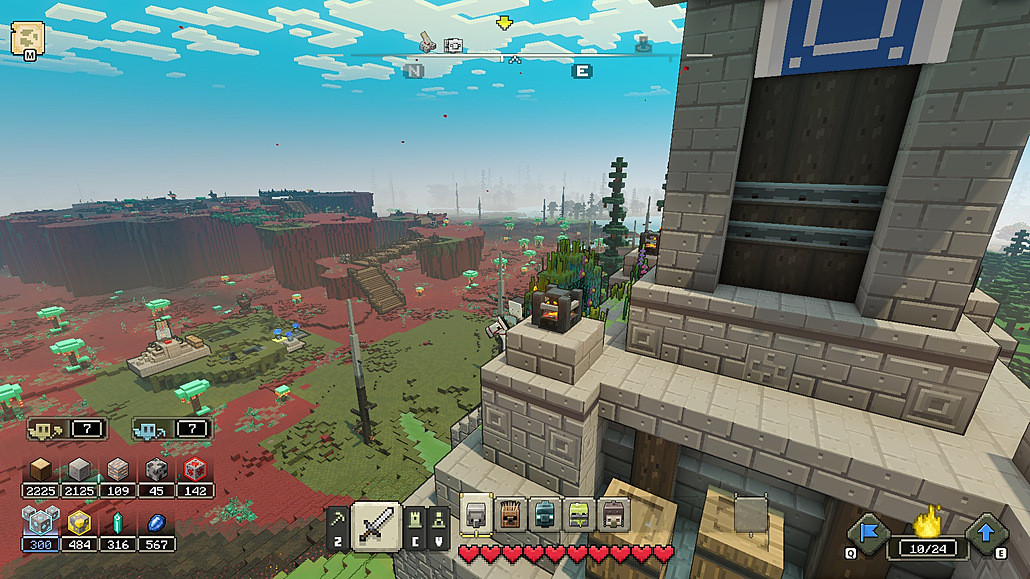The width and height of the screenshot is (1030, 579).
Task: Select the piglin marker on the compass
Action: (x=426, y=42)
